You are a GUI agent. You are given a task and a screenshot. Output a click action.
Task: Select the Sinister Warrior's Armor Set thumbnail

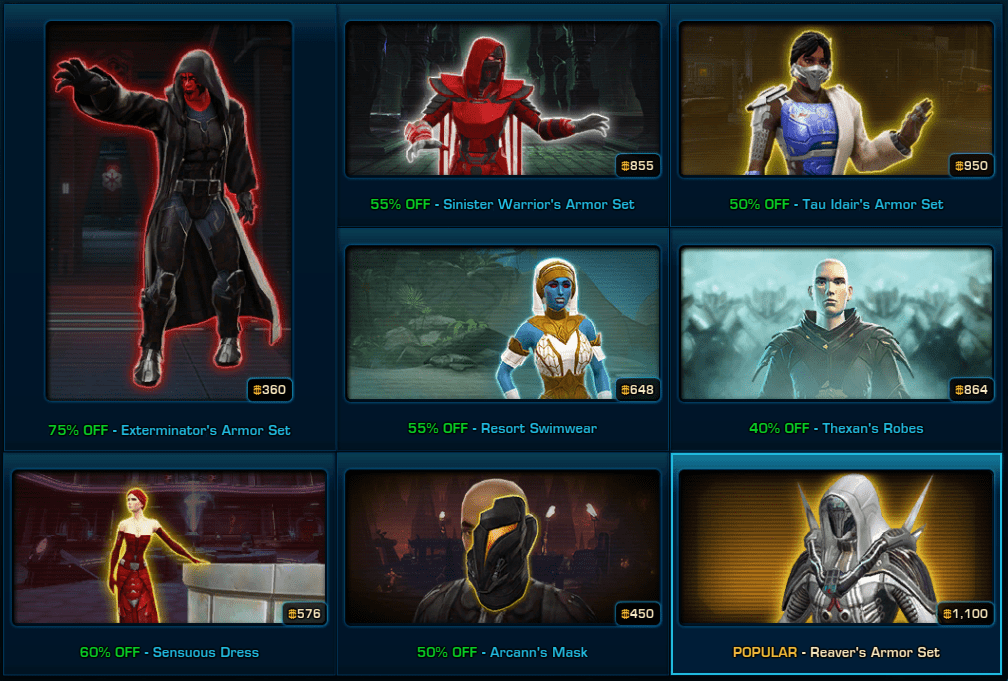tap(502, 99)
